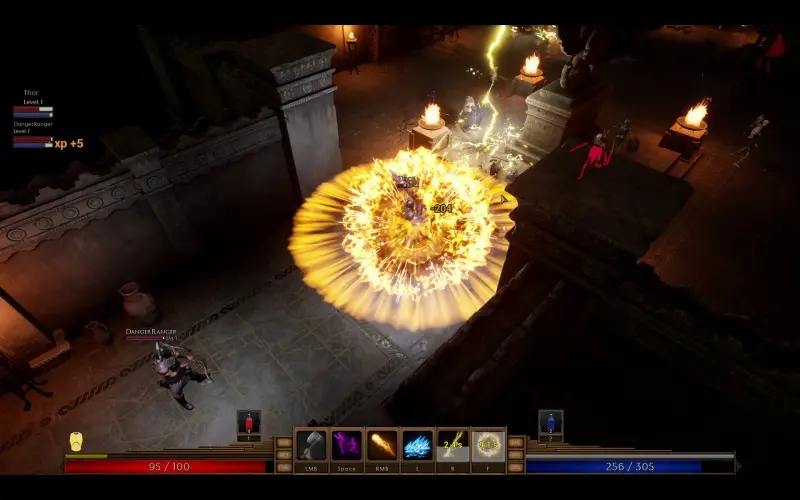
Task: Select the lightning bolt ability on cooldown
Action: point(452,445)
